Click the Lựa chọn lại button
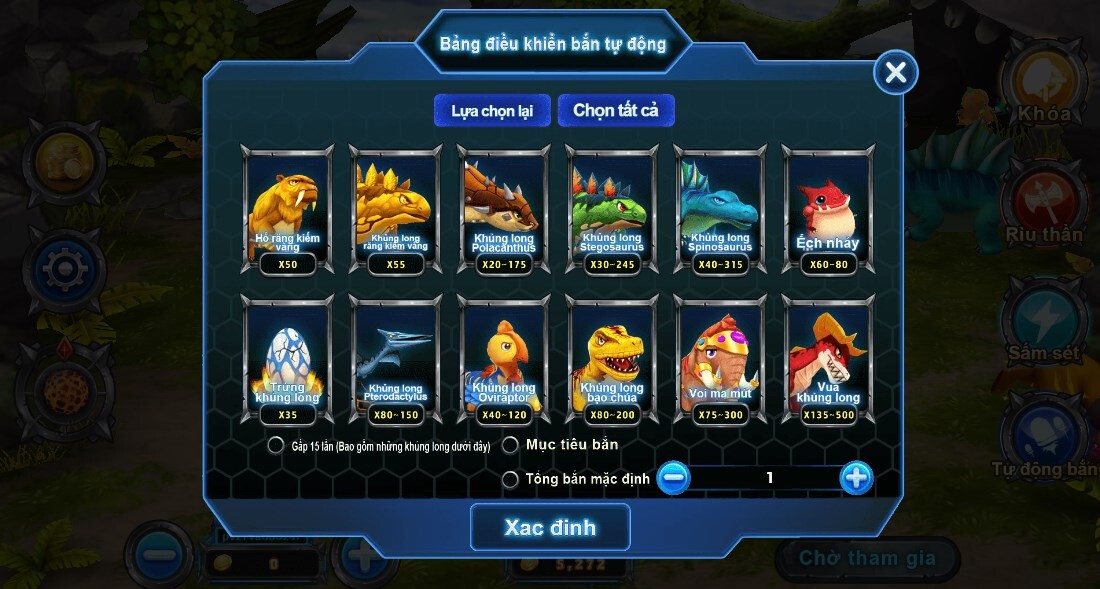The image size is (1100, 589). [x=492, y=110]
